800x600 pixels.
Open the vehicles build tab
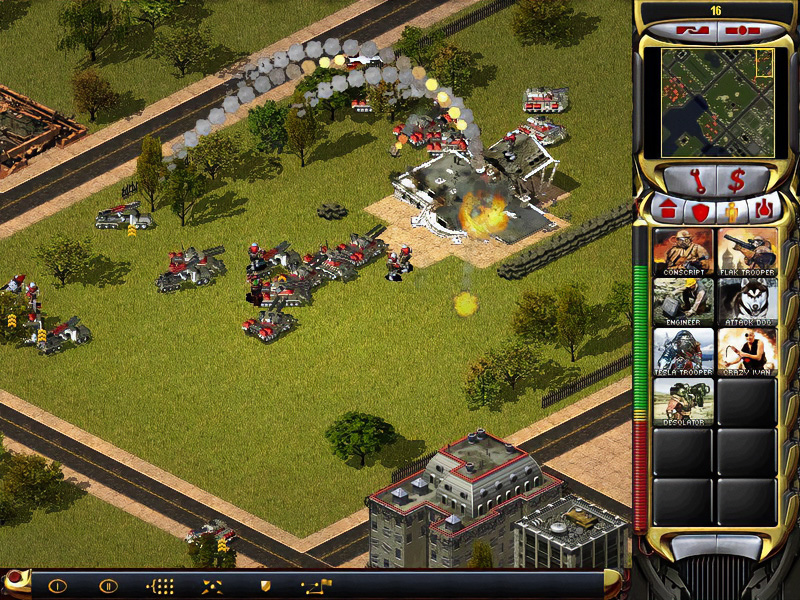765,211
